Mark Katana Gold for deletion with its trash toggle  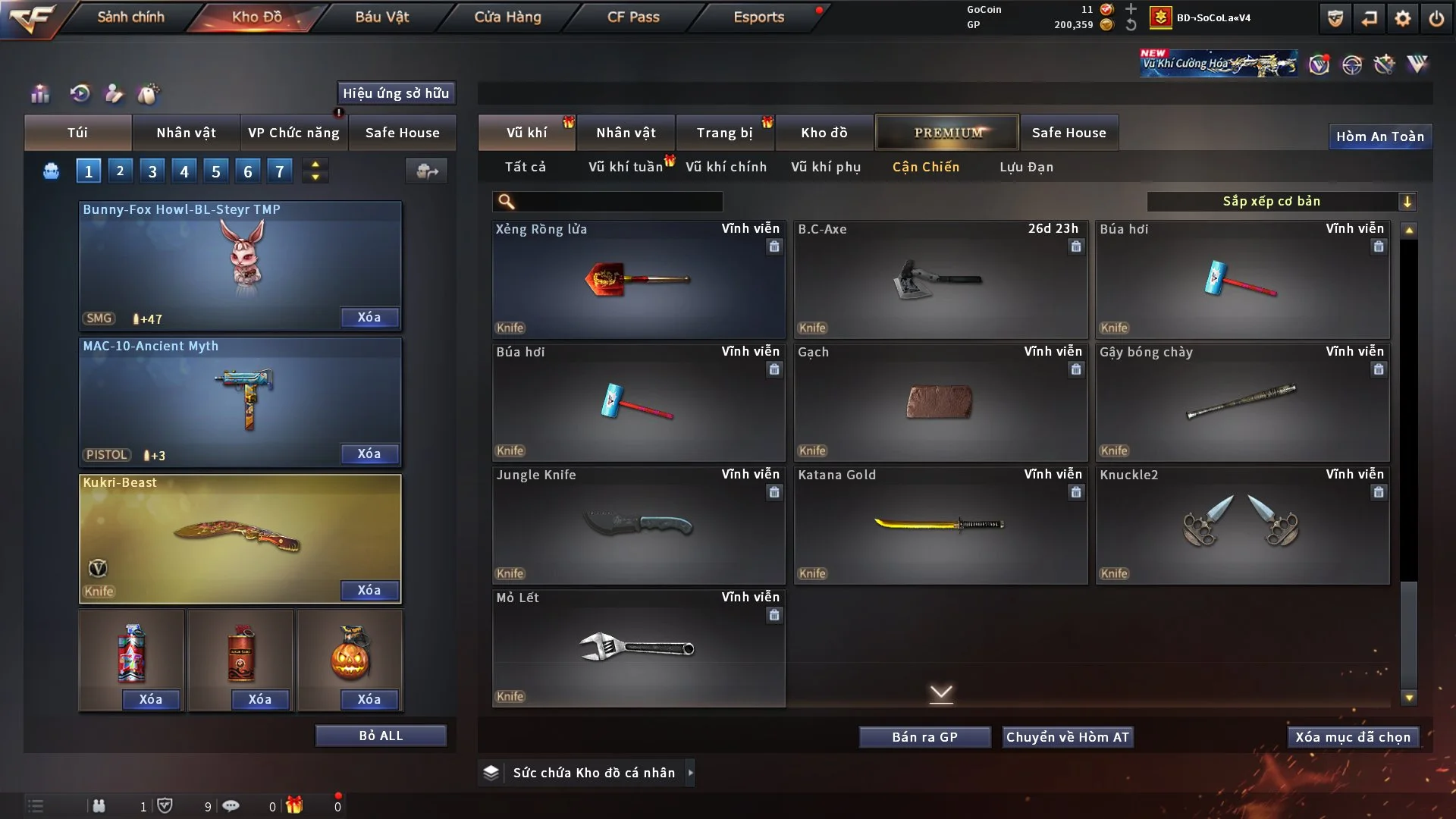(1075, 492)
